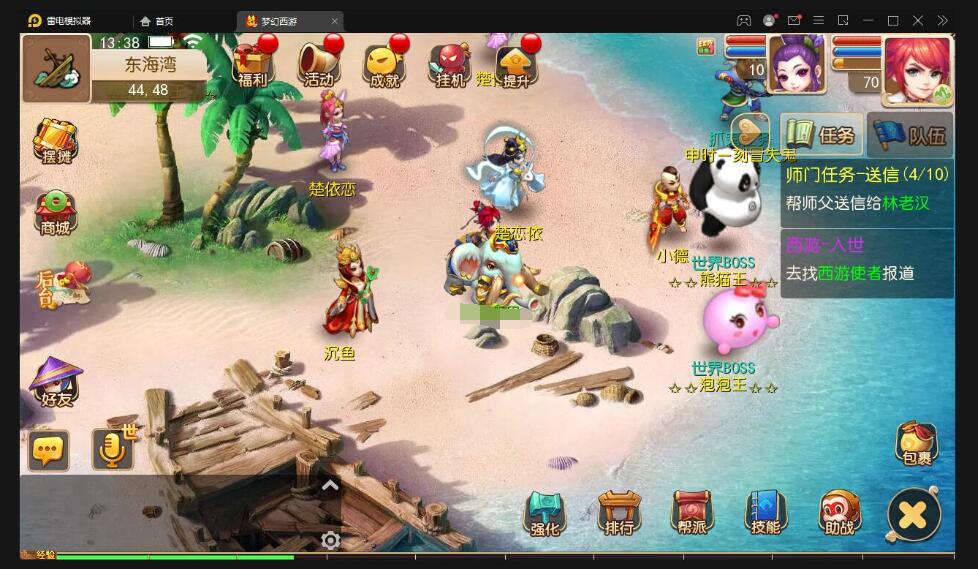
Task: Switch to the 任务 quest tab
Action: (822, 135)
